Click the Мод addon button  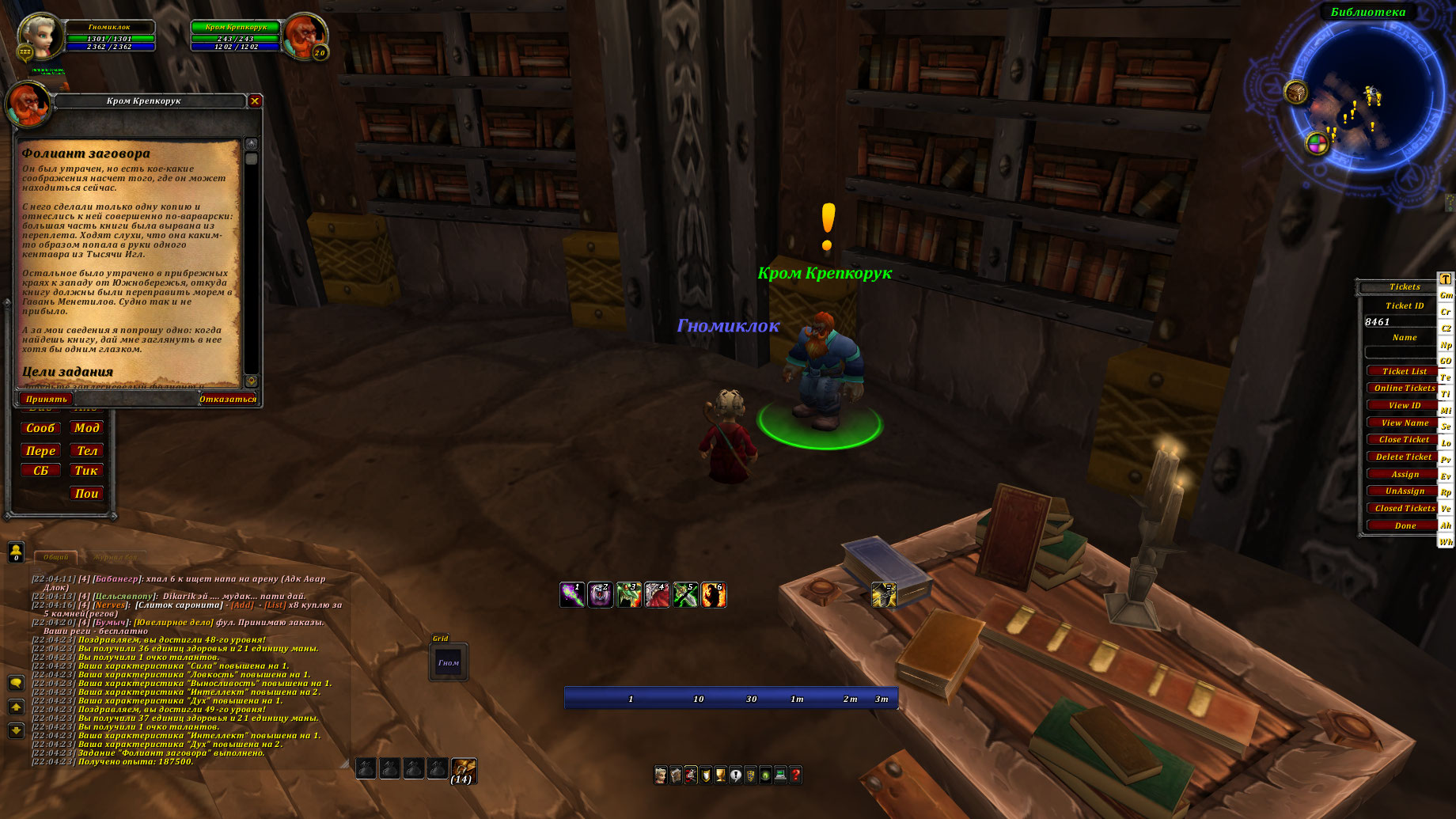pos(86,427)
